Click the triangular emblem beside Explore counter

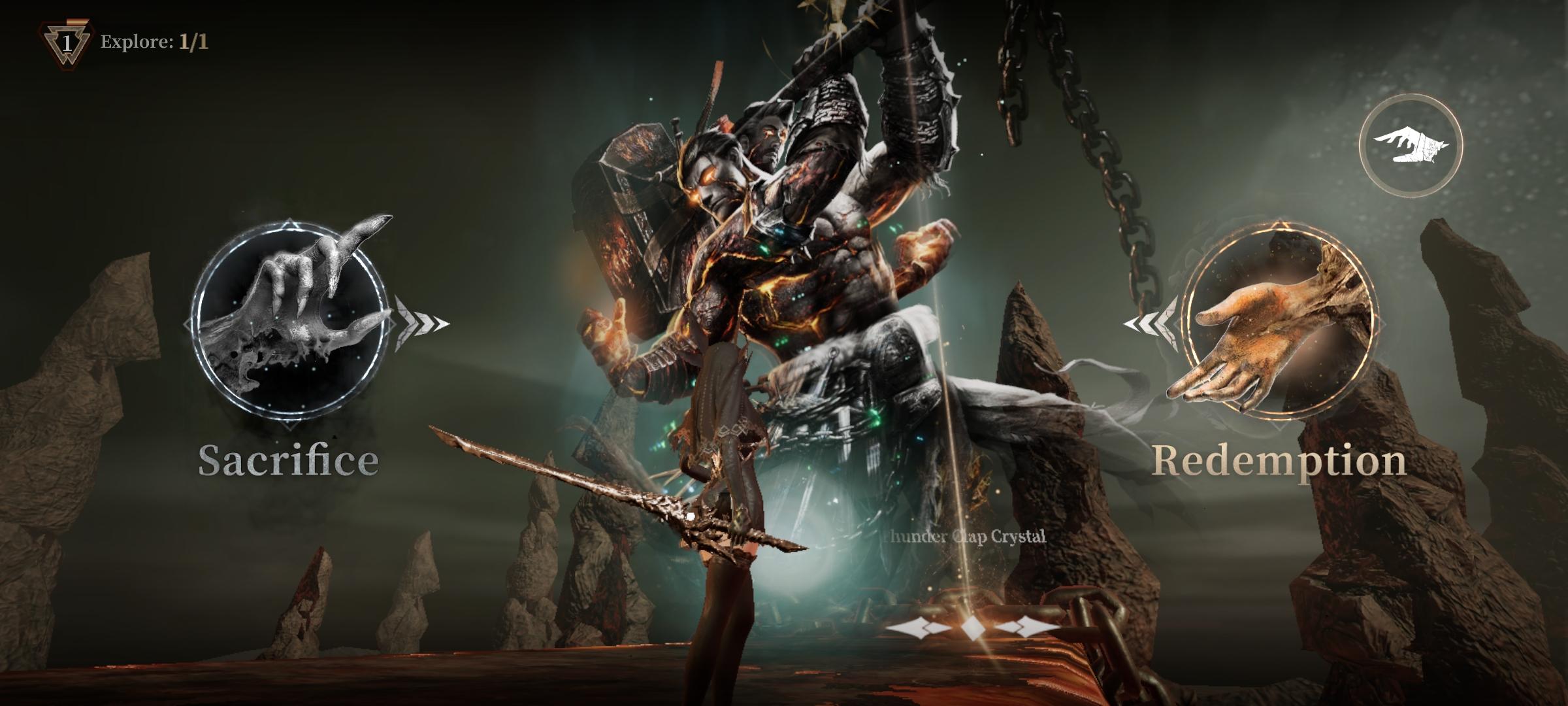tap(65, 42)
